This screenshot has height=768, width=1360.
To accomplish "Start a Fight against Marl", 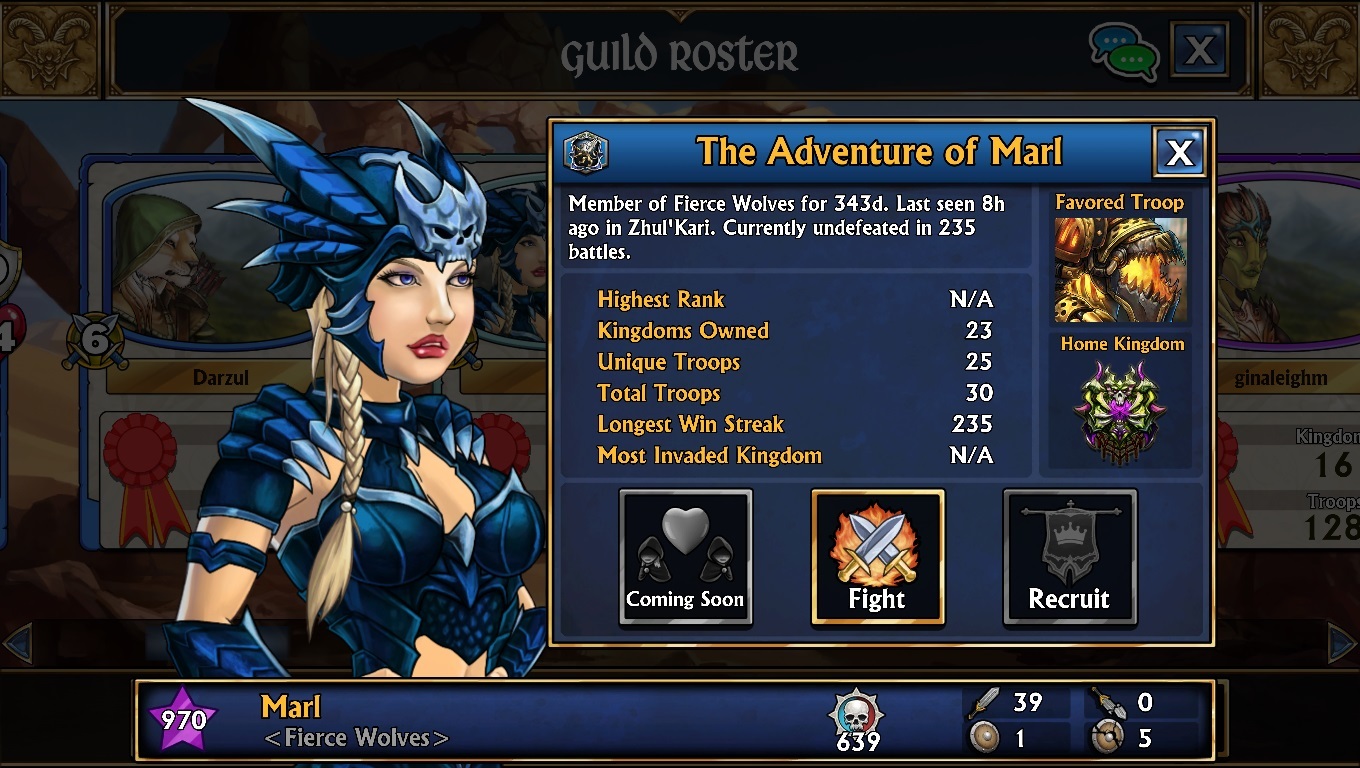I will pos(877,557).
